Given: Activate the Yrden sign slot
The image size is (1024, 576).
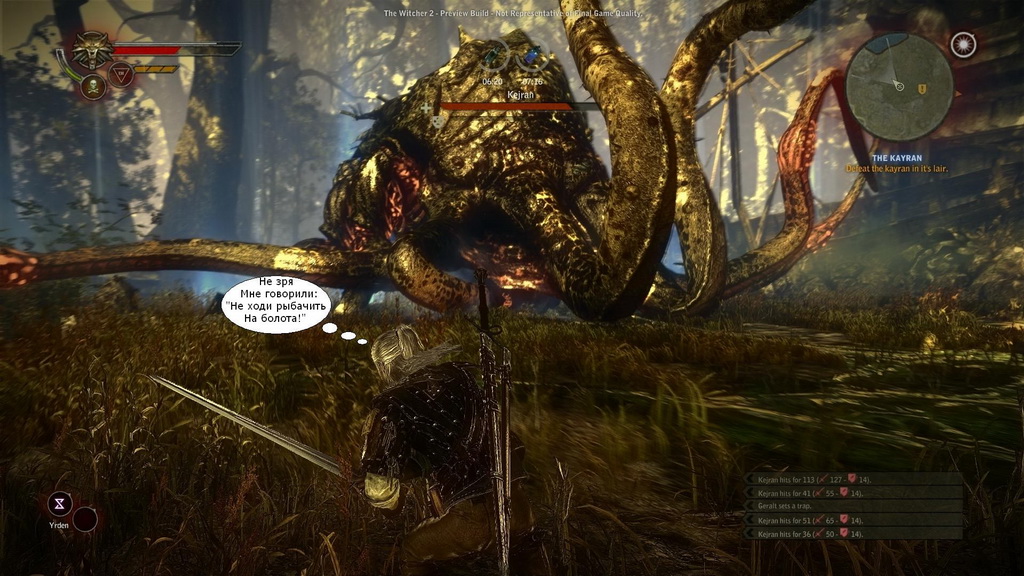Looking at the screenshot, I should point(61,504).
